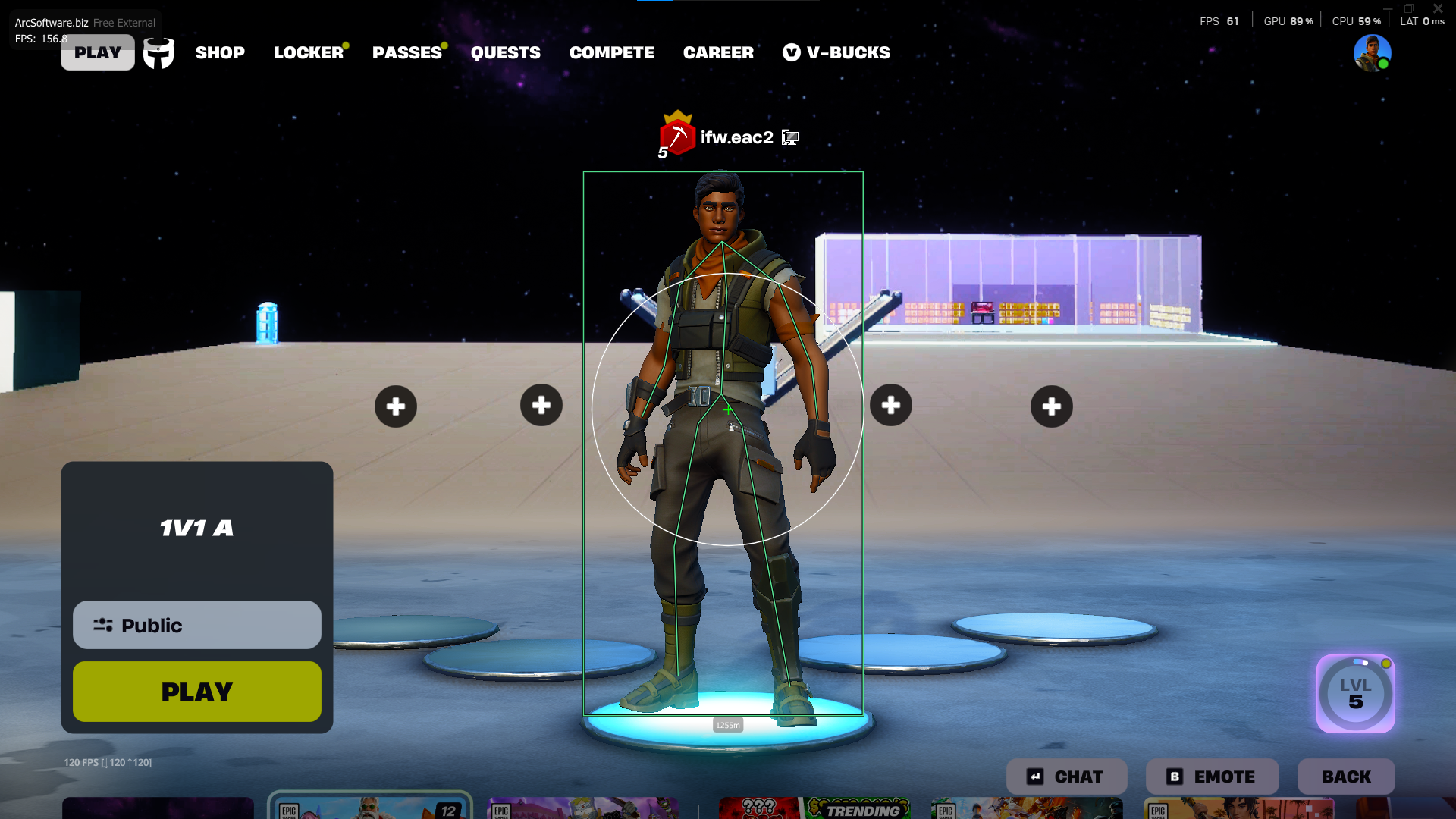Open the LVL 5 progress badge
The height and width of the screenshot is (819, 1456).
1355,694
